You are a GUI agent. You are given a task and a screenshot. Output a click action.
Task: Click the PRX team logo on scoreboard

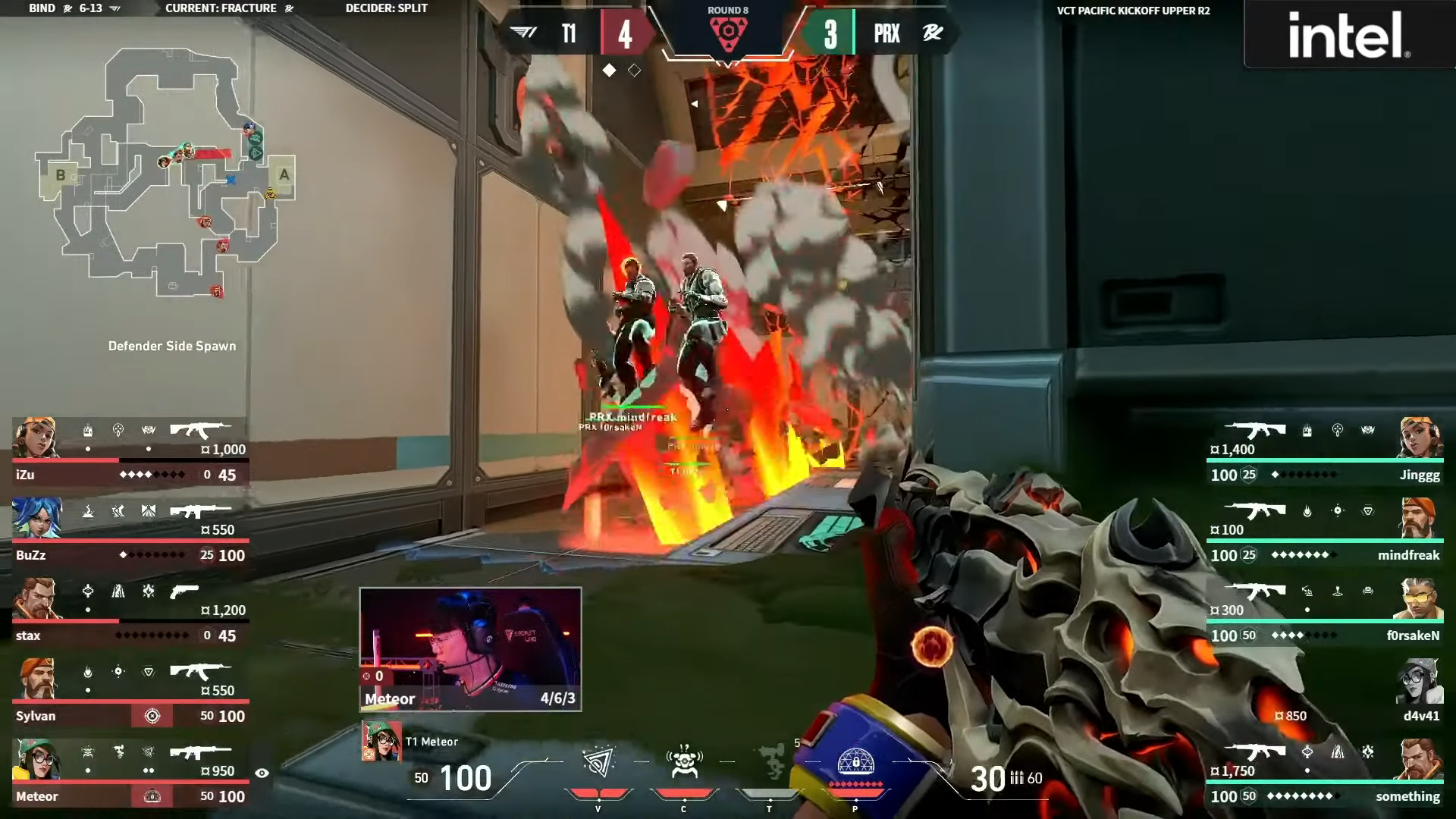click(933, 33)
